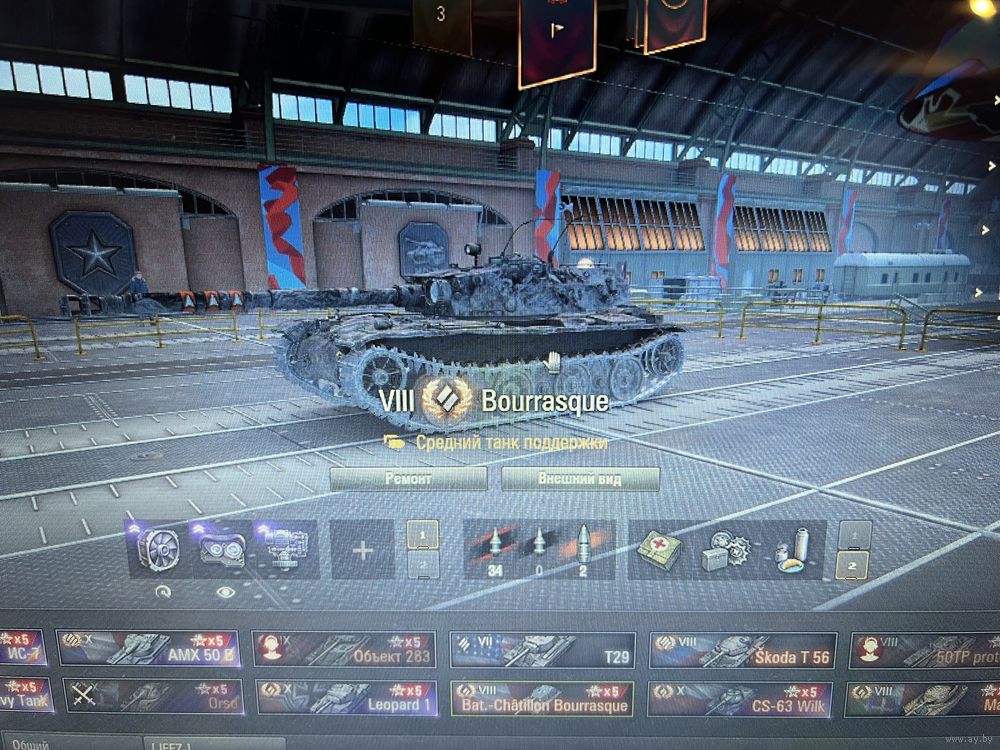
Task: Add equipment in the empty plus slot
Action: point(362,550)
